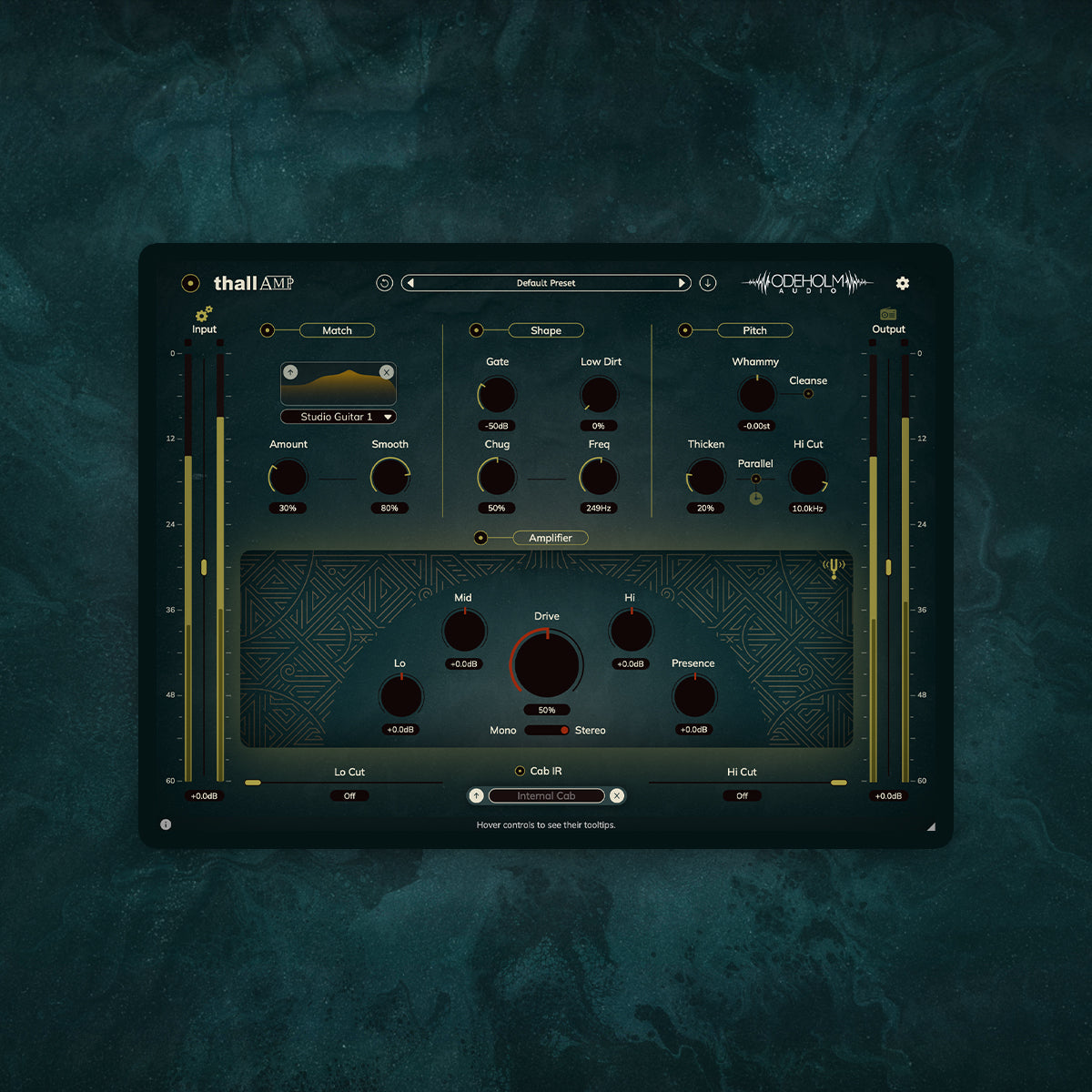The image size is (1092, 1092).
Task: Toggle the Amplifier section power button
Action: pyautogui.click(x=480, y=538)
